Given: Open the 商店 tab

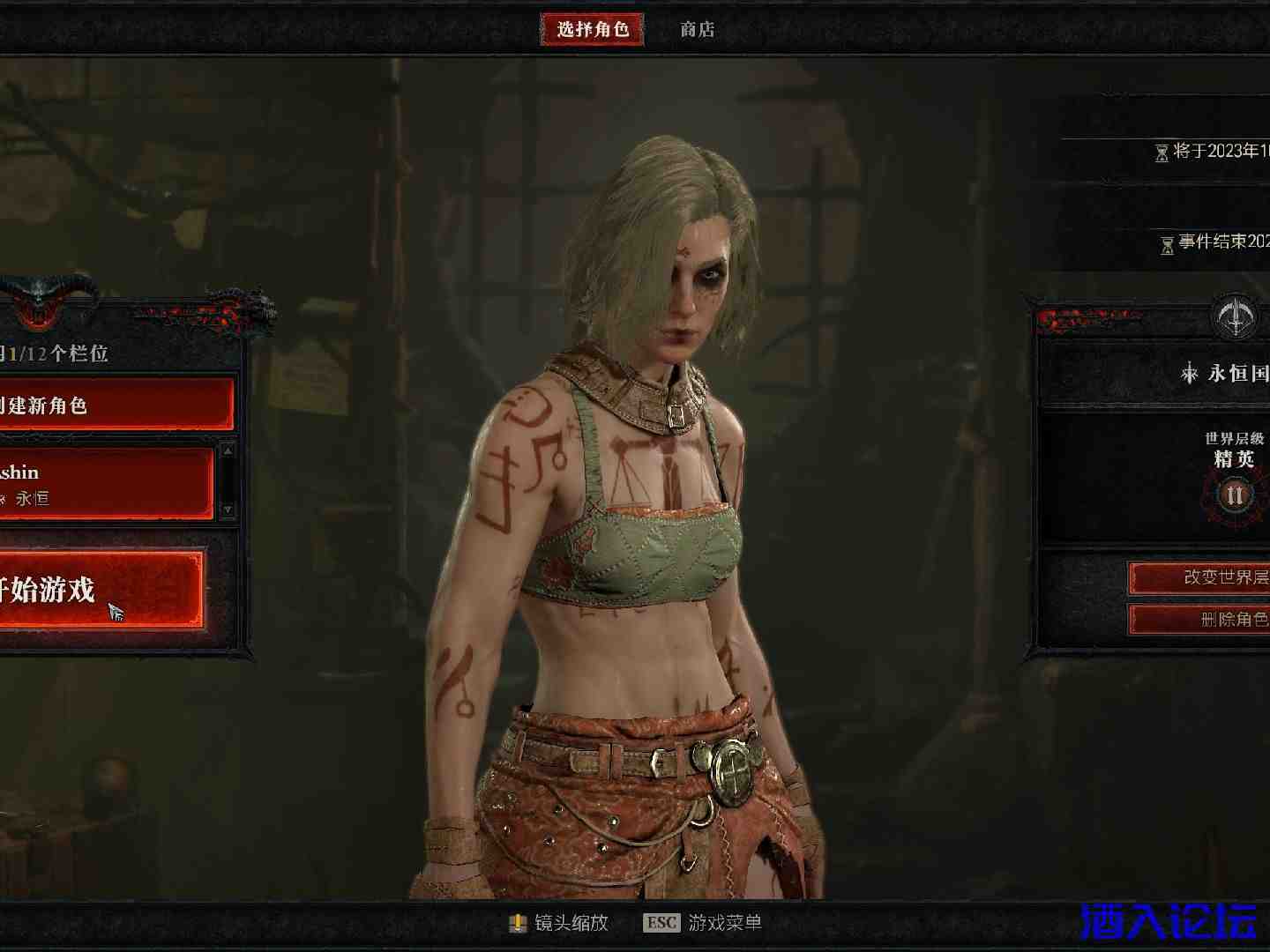Looking at the screenshot, I should tap(697, 29).
